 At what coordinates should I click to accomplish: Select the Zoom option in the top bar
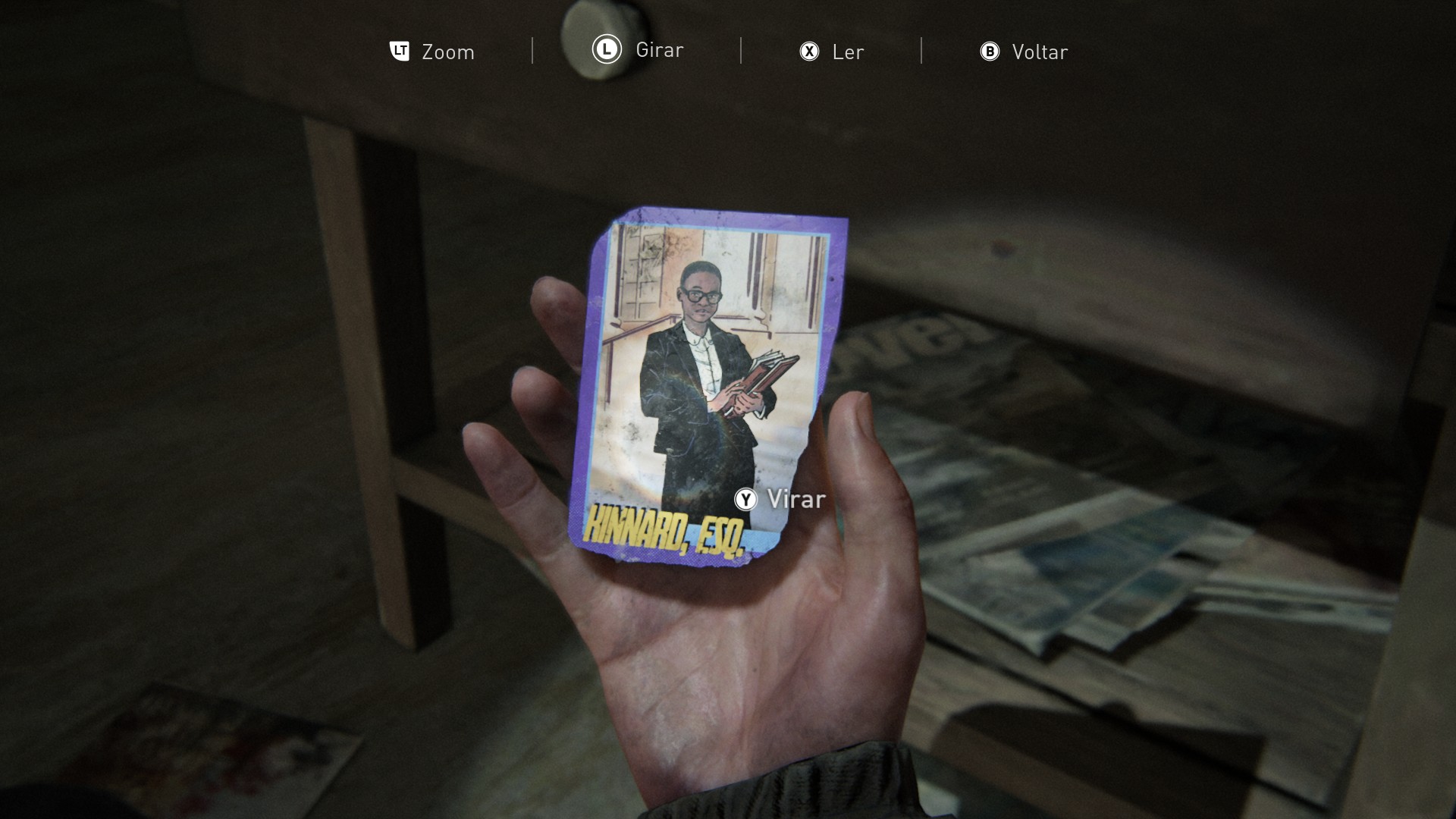(432, 52)
